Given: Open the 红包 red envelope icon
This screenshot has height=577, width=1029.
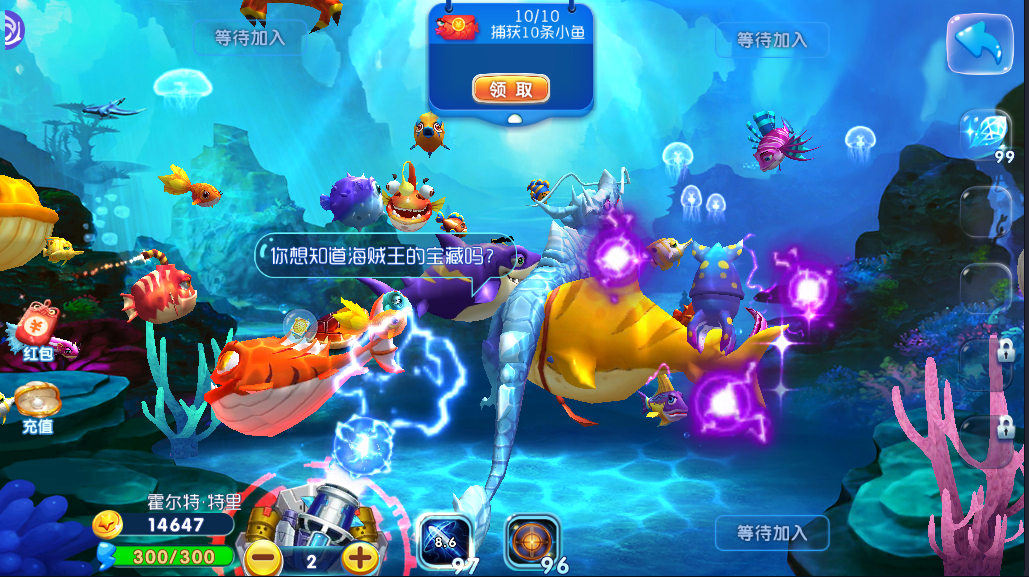Looking at the screenshot, I should (38, 325).
